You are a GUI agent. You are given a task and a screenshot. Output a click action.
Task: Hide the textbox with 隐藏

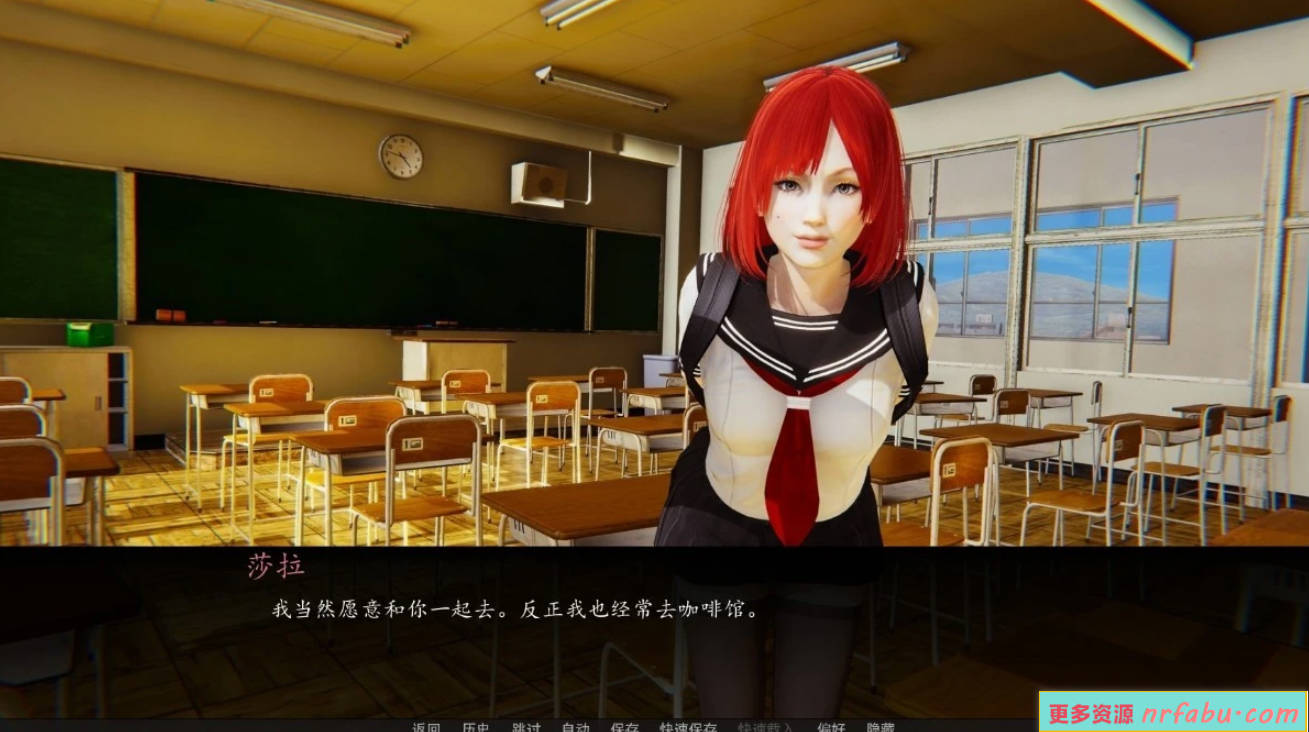point(878,728)
